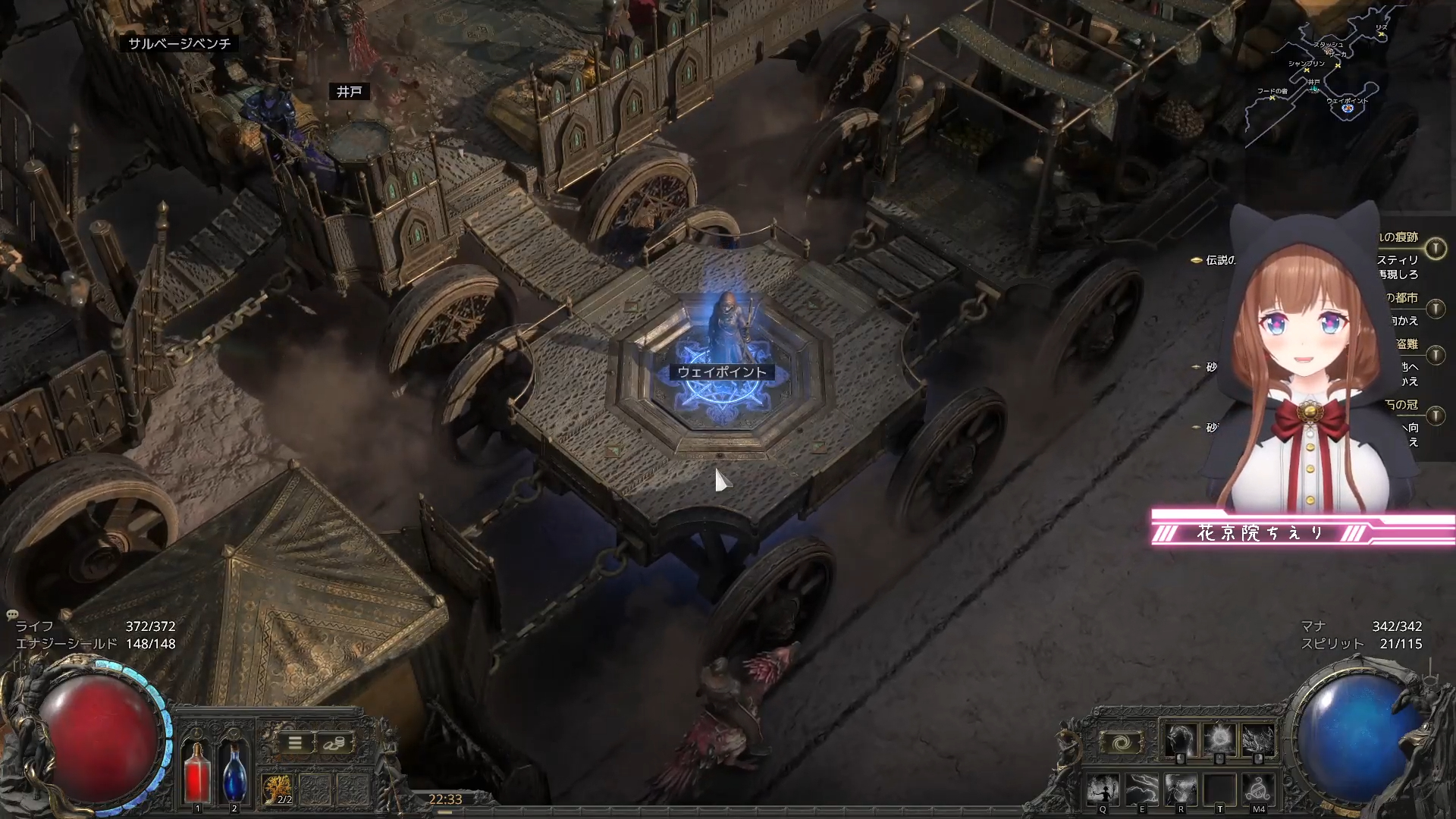
Task: Select the golden tree charm slot
Action: point(278,789)
